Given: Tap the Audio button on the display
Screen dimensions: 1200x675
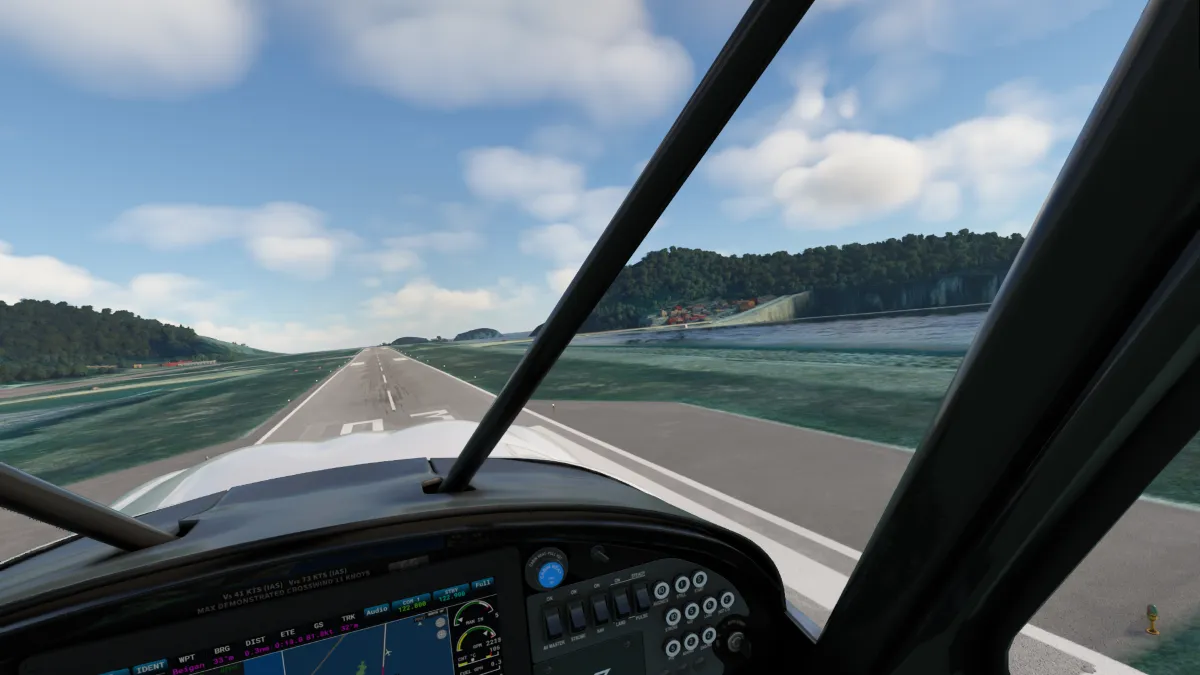Looking at the screenshot, I should coord(377,610).
